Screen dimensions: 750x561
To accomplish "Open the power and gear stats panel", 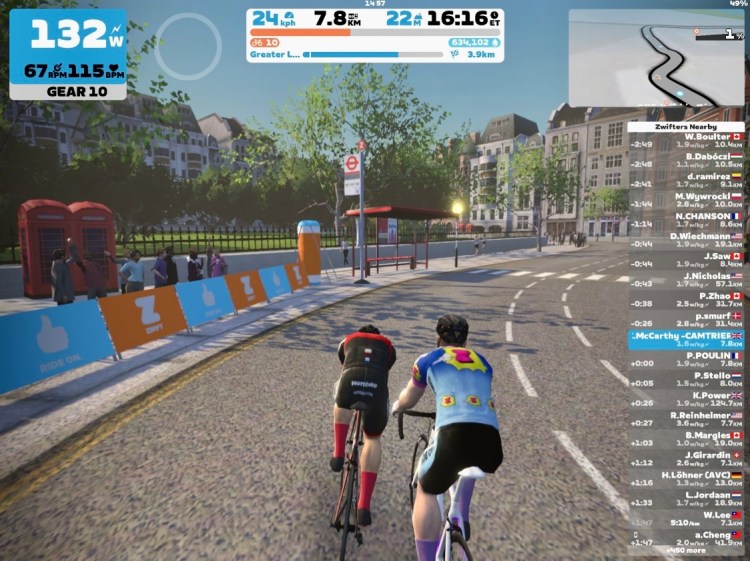I will 68,54.
